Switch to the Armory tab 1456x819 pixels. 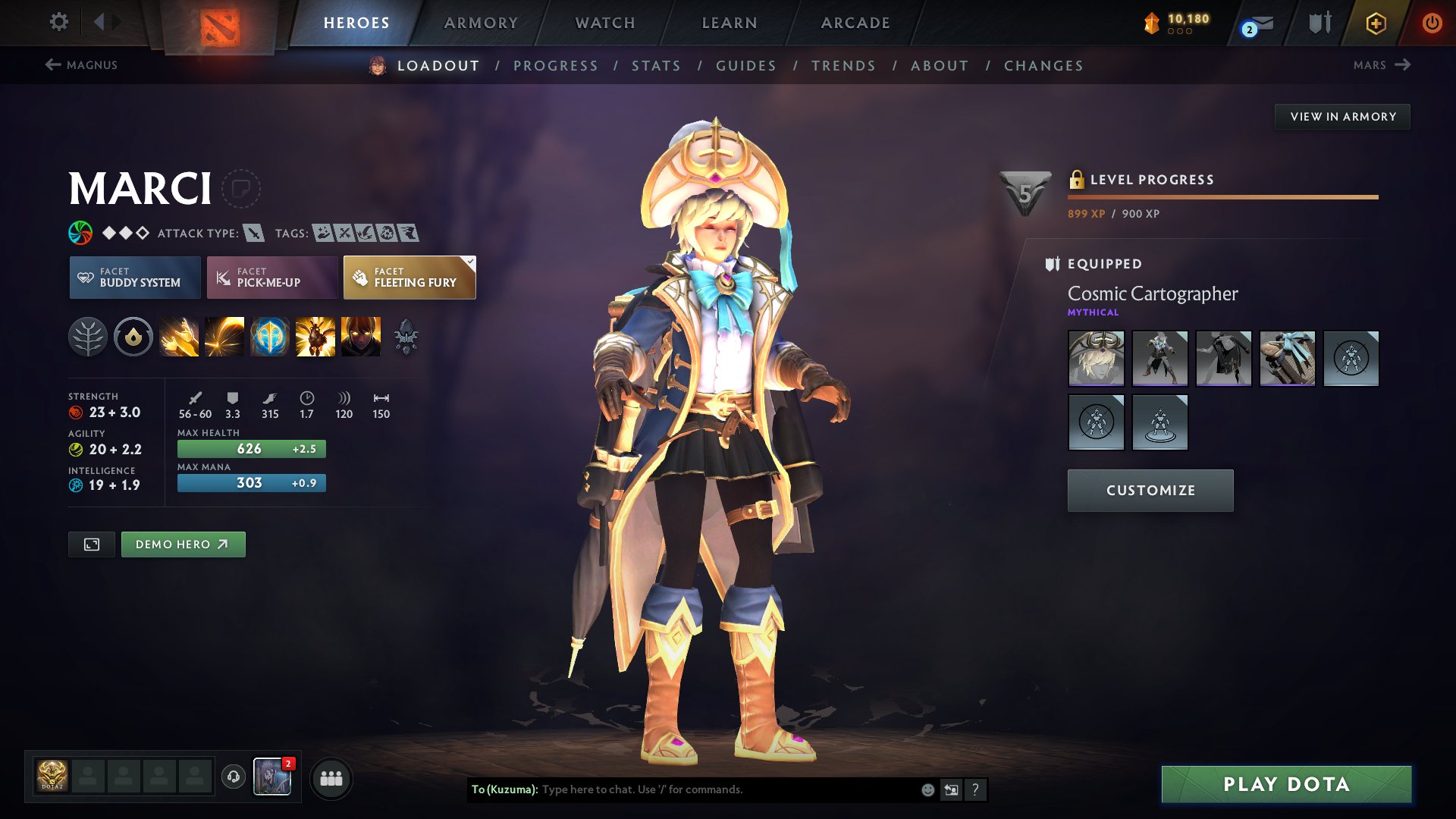tap(481, 23)
